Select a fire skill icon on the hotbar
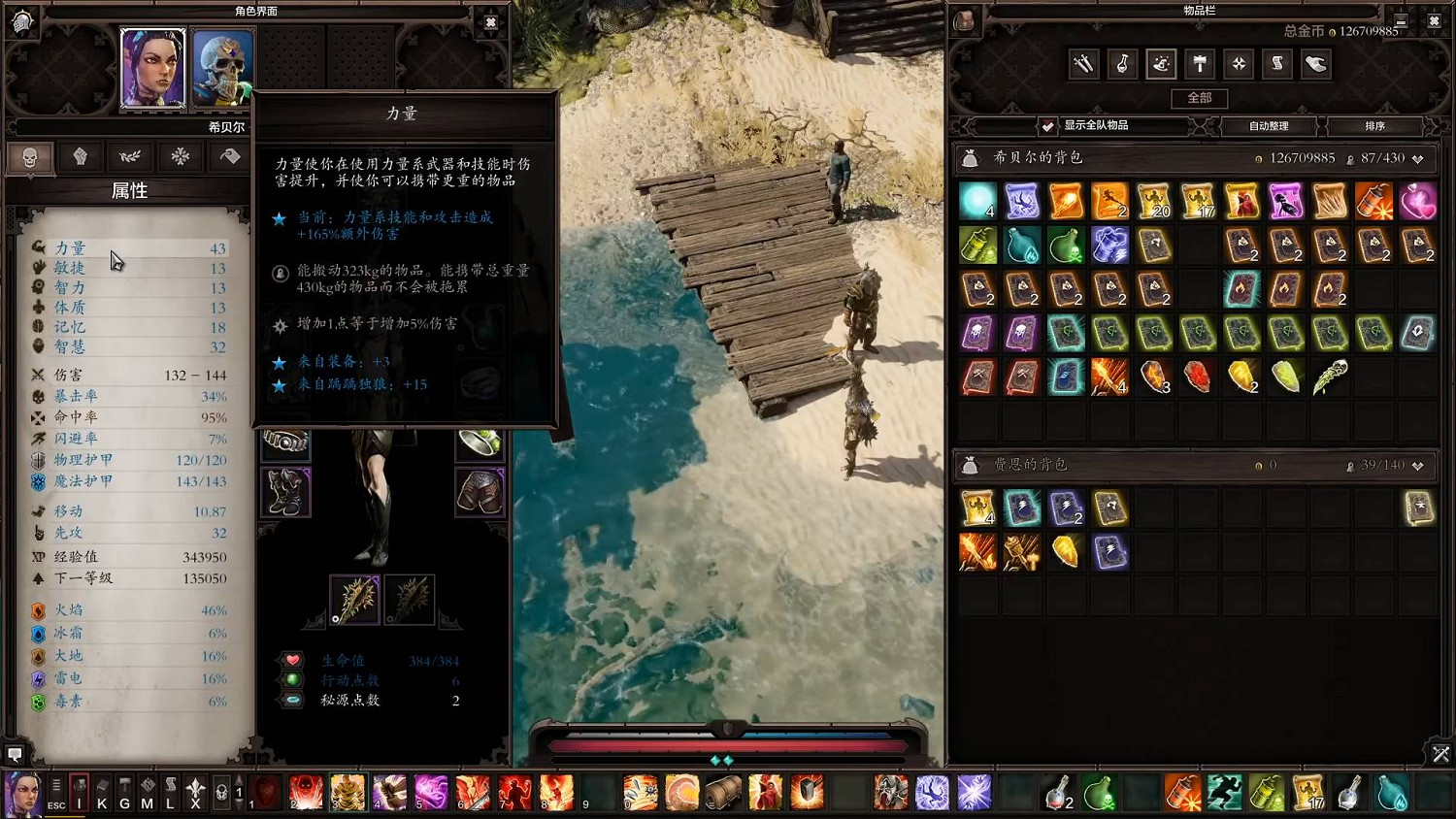This screenshot has width=1456, height=819. pos(557,792)
